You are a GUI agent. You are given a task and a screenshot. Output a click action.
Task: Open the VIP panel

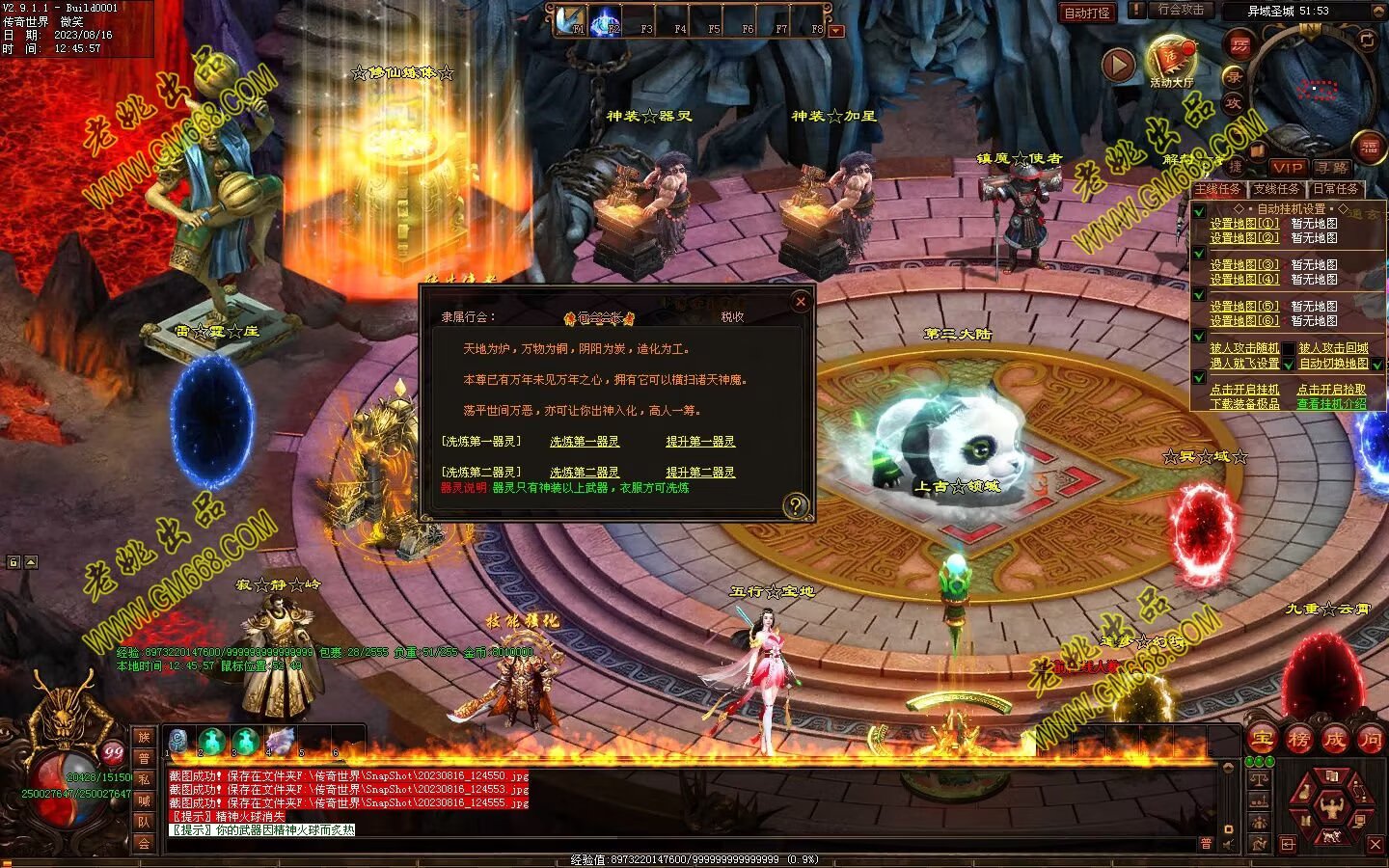pyautogui.click(x=1287, y=168)
